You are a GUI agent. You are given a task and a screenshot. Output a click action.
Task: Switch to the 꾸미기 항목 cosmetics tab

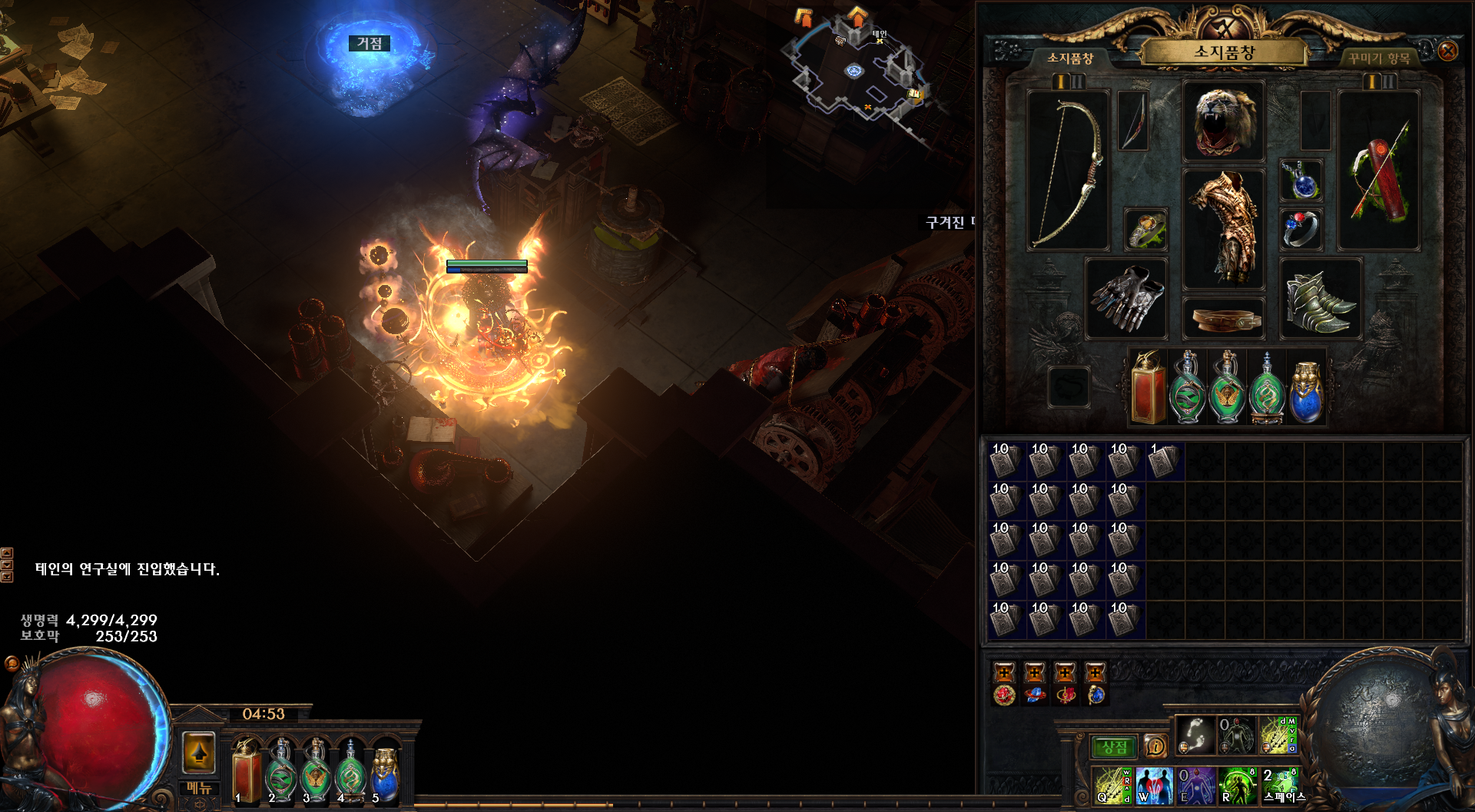point(1379,58)
